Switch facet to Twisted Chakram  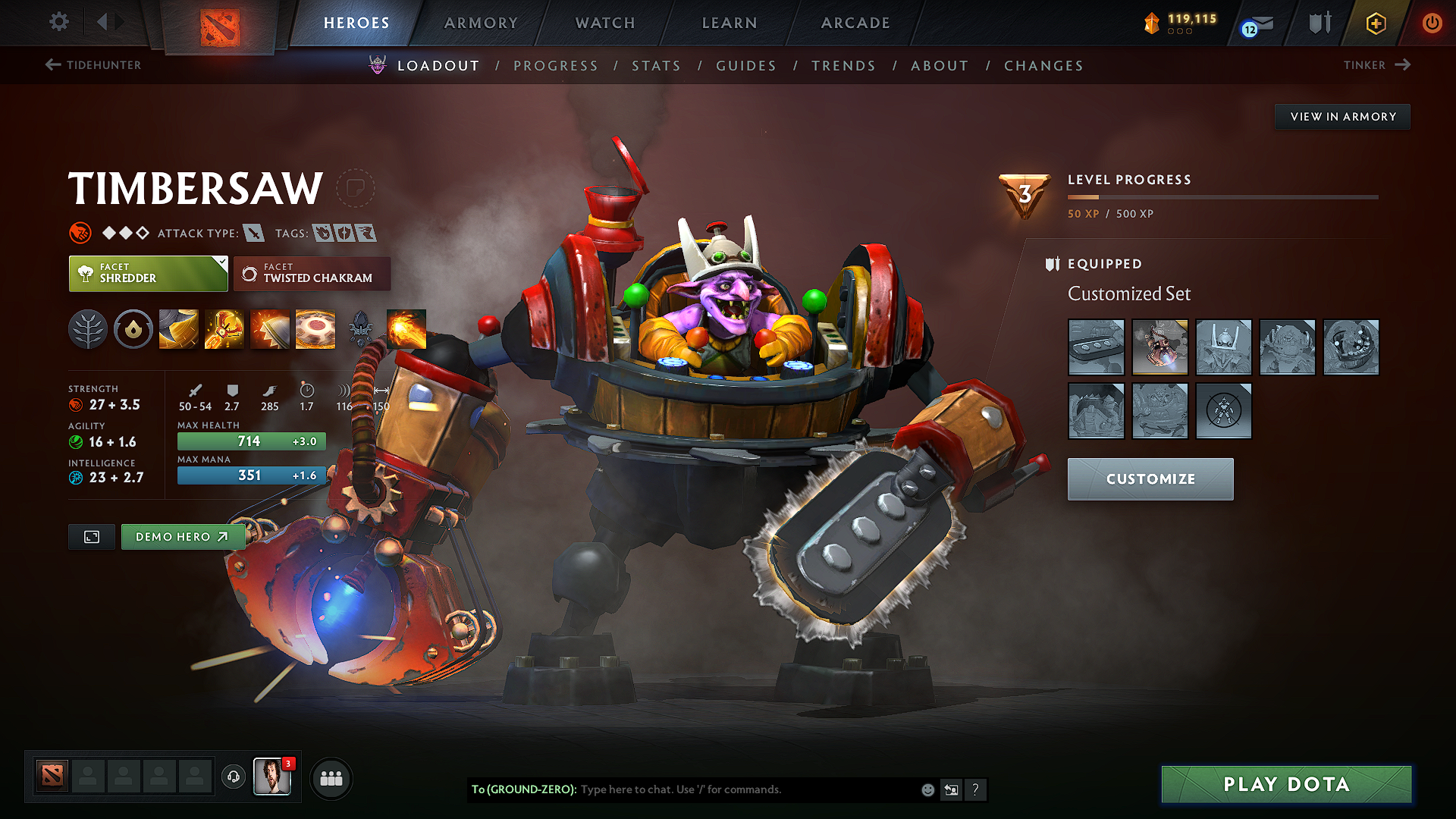pos(312,274)
